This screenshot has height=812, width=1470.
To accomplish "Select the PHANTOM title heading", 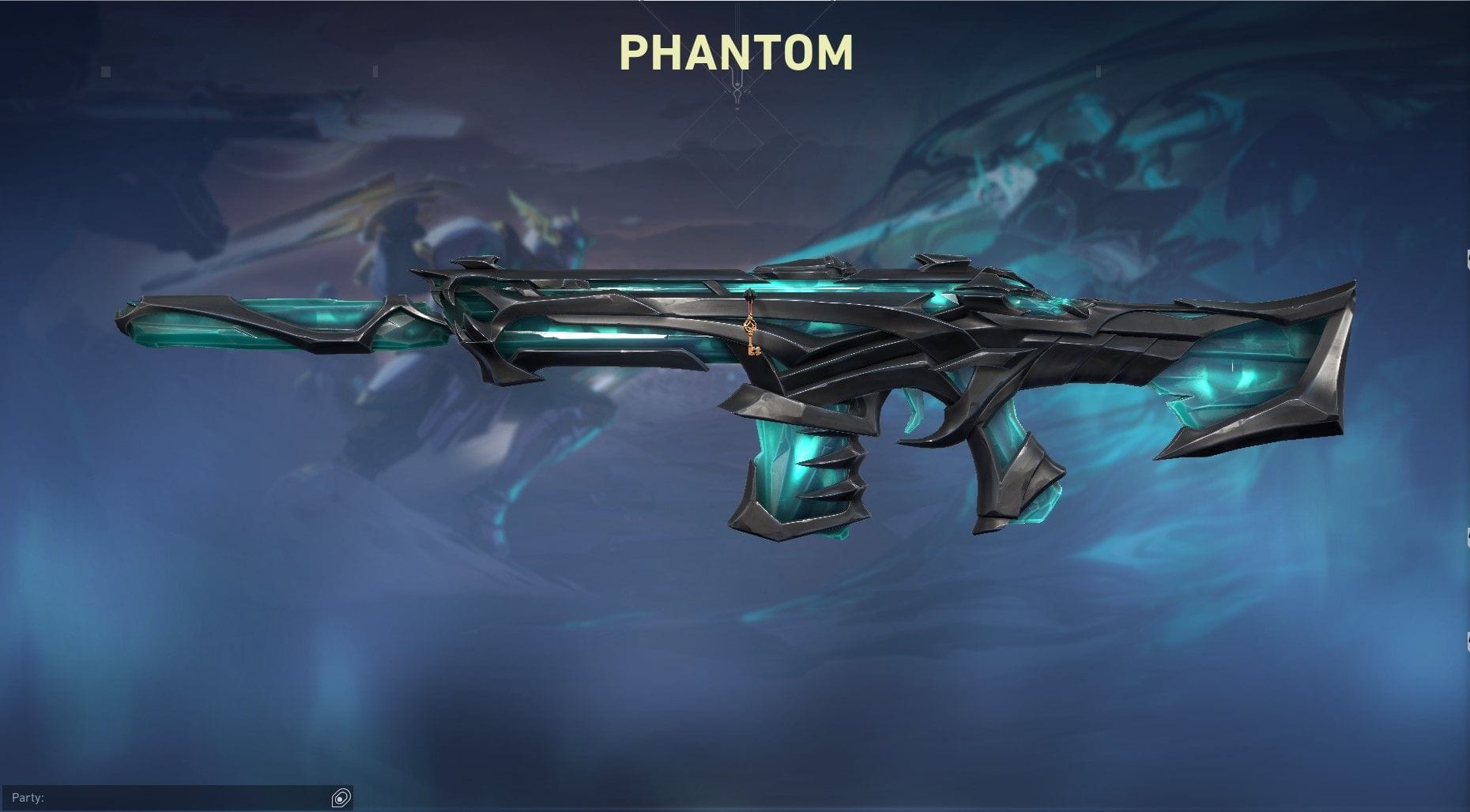I will click(735, 52).
